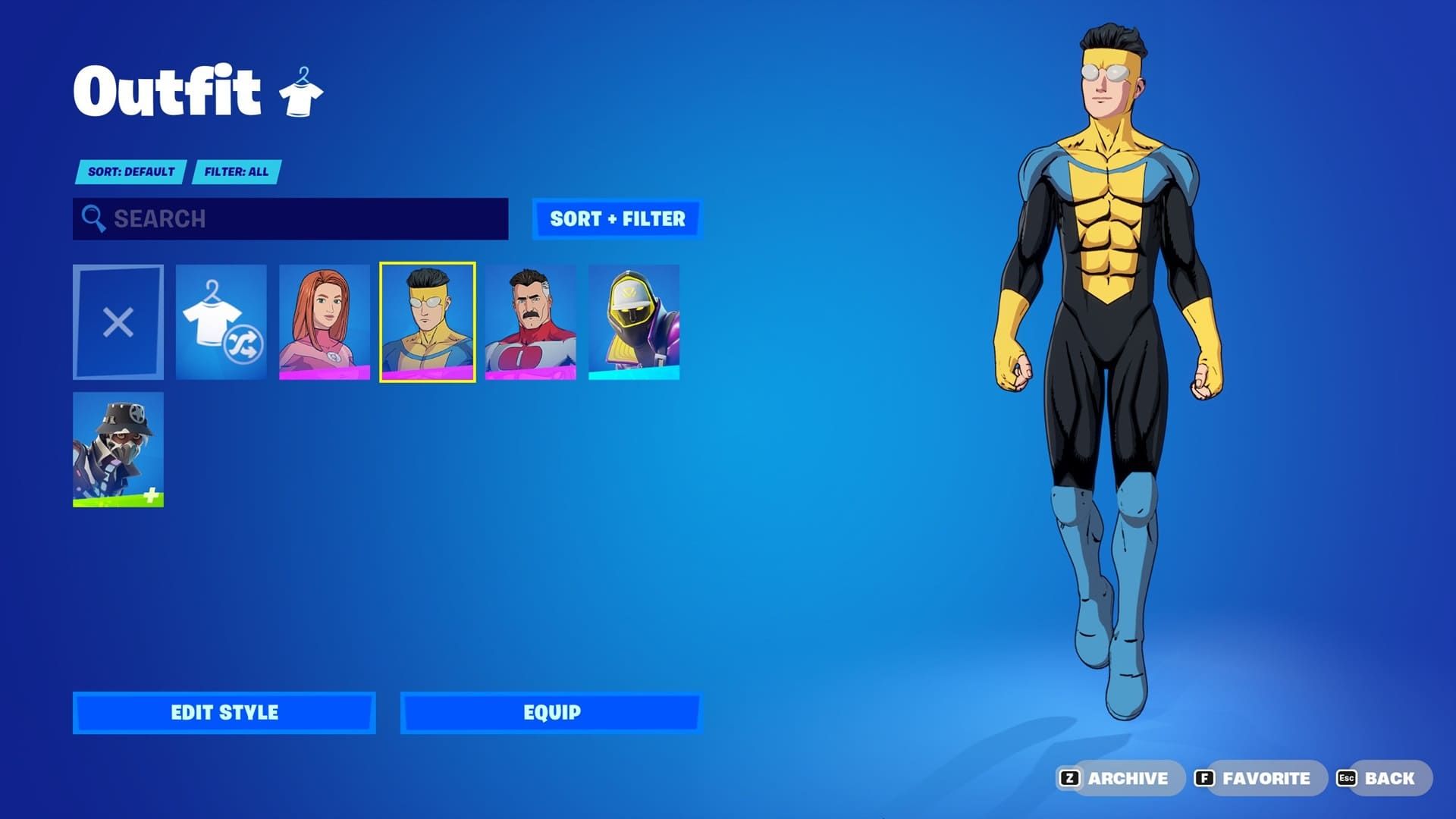Select the random outfit shuffle icon
This screenshot has height=819, width=1456.
(221, 322)
